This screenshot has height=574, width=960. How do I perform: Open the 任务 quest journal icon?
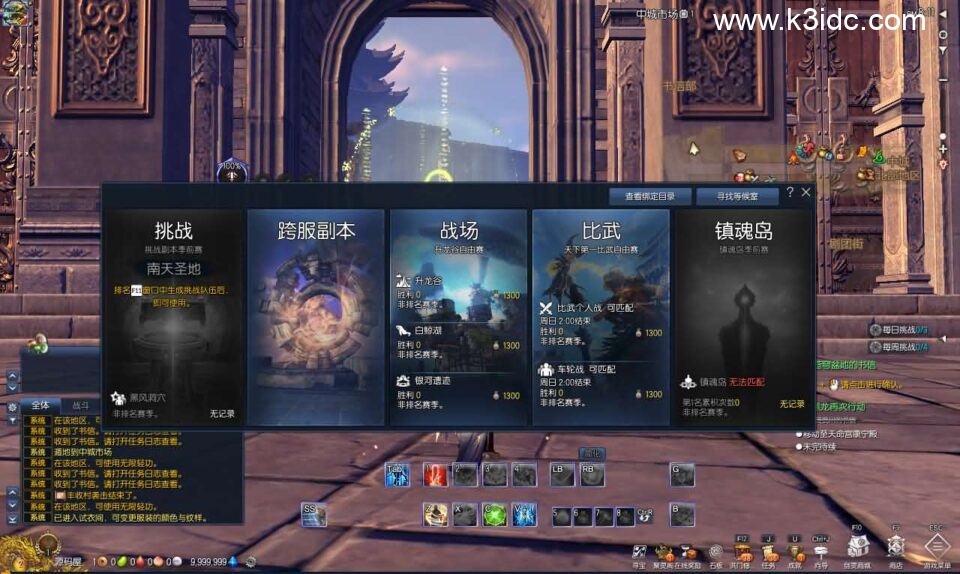click(768, 549)
